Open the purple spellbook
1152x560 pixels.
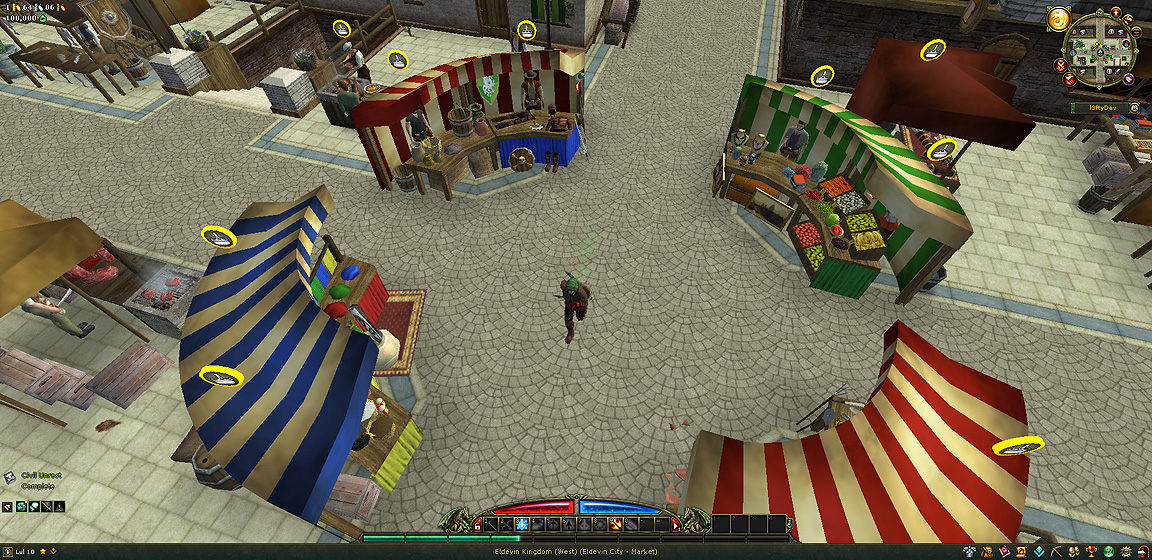[x=1005, y=552]
